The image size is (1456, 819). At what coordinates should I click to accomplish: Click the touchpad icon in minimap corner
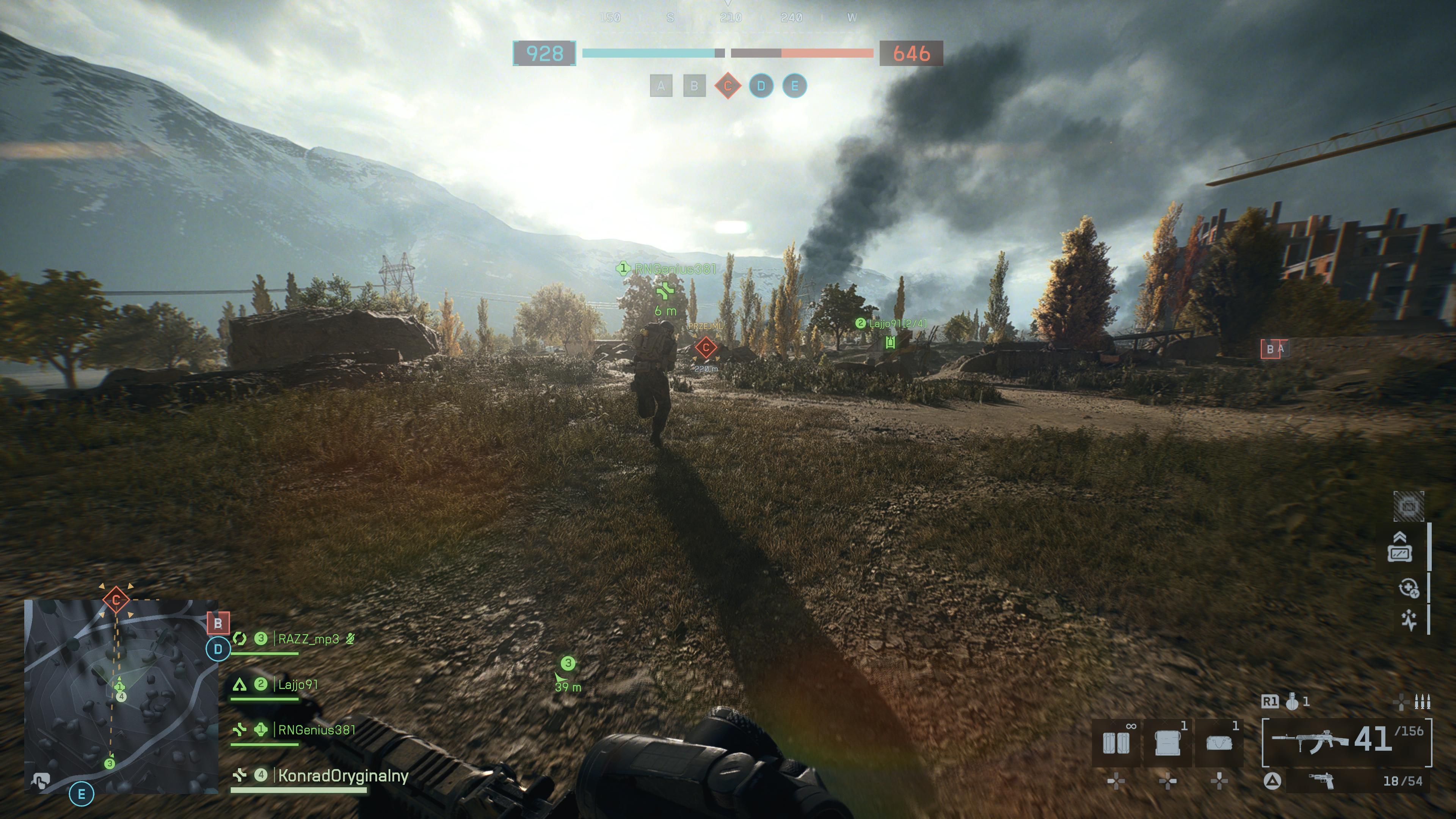[x=40, y=781]
